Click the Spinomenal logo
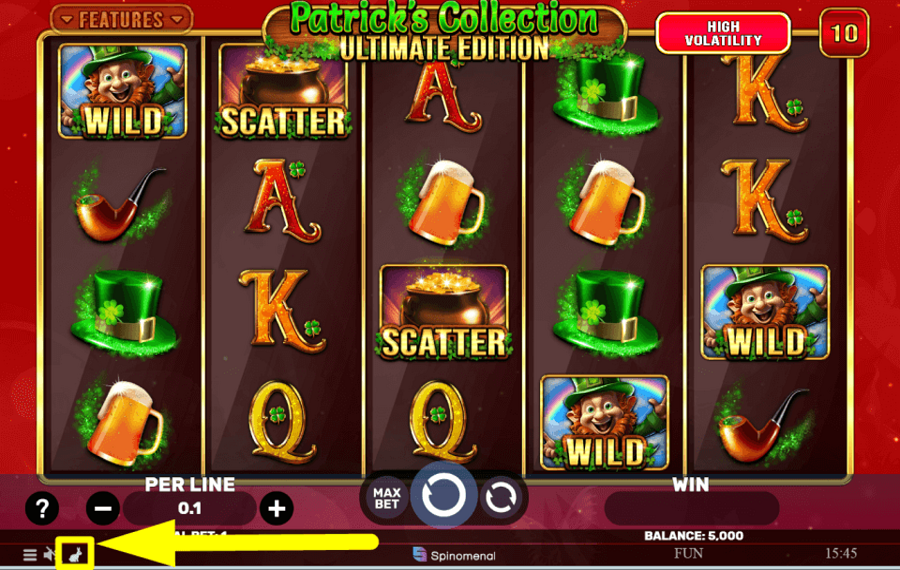Screen dimensions: 900x570 454,554
